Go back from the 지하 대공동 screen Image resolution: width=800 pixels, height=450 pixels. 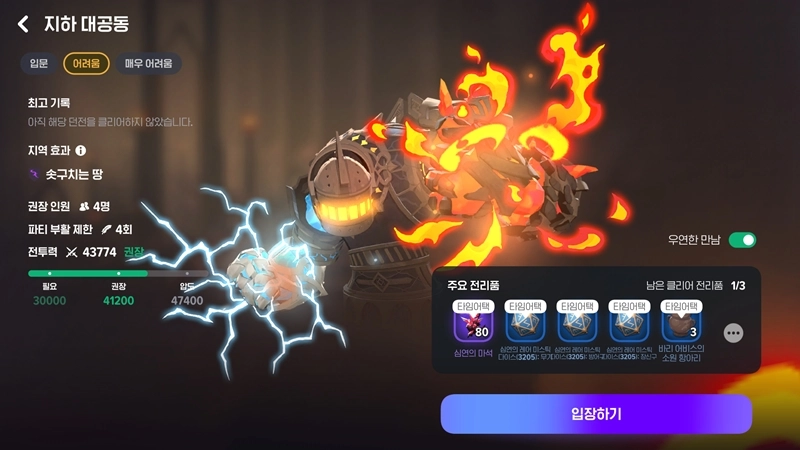point(23,24)
